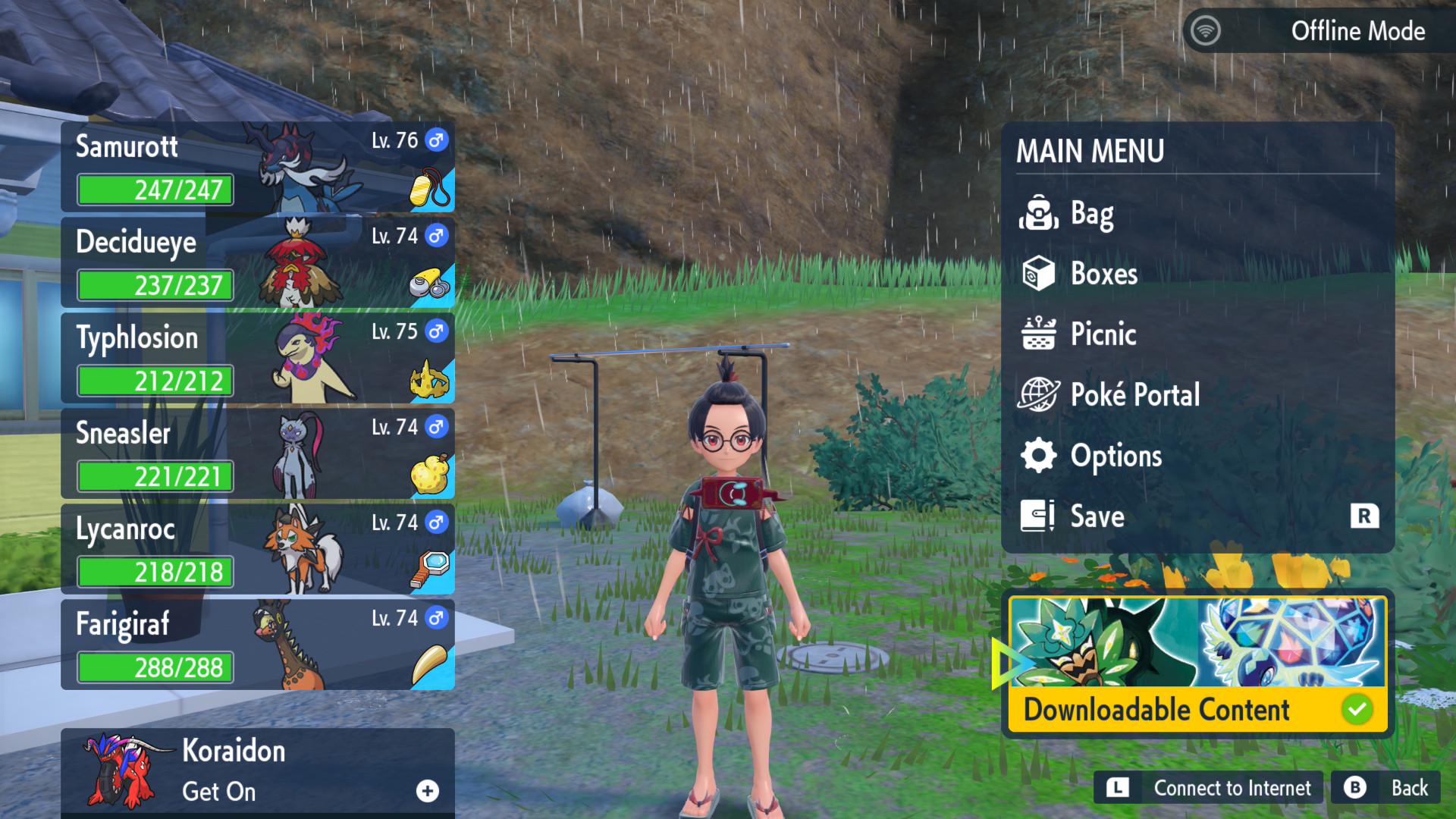Image resolution: width=1456 pixels, height=819 pixels.
Task: Choose Lycanroc from the party
Action: (x=258, y=549)
